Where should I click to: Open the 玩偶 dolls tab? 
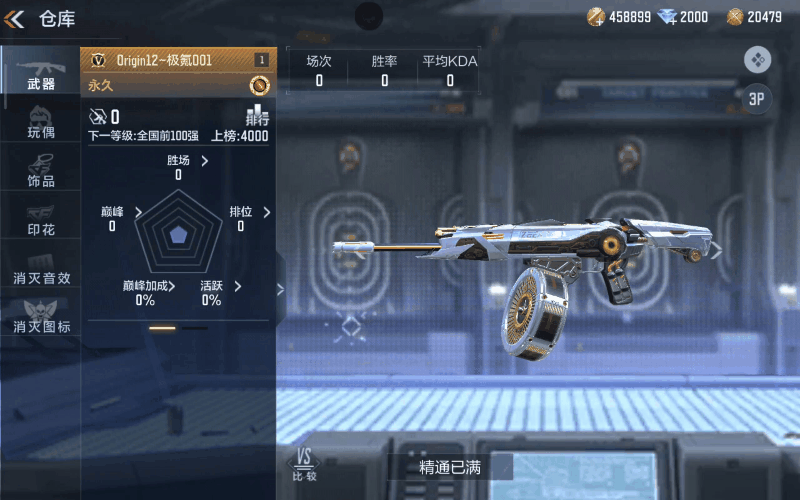coord(40,121)
